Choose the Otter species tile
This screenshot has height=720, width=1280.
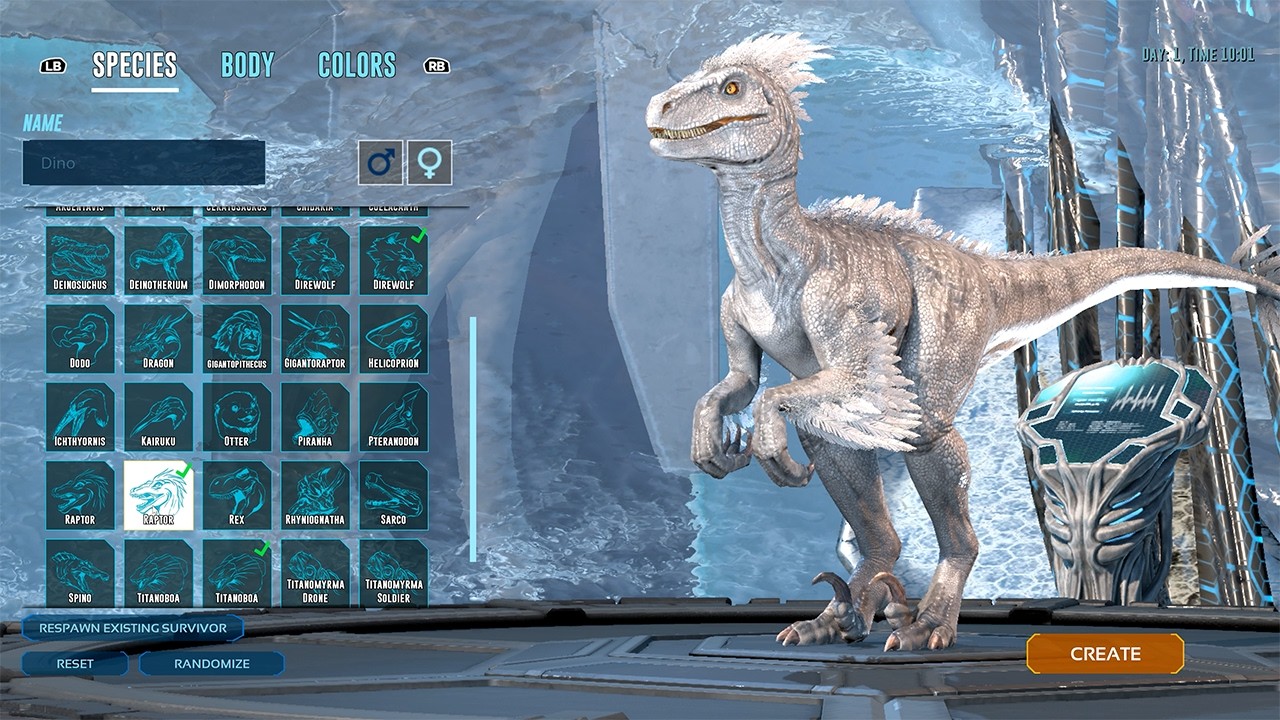(237, 417)
